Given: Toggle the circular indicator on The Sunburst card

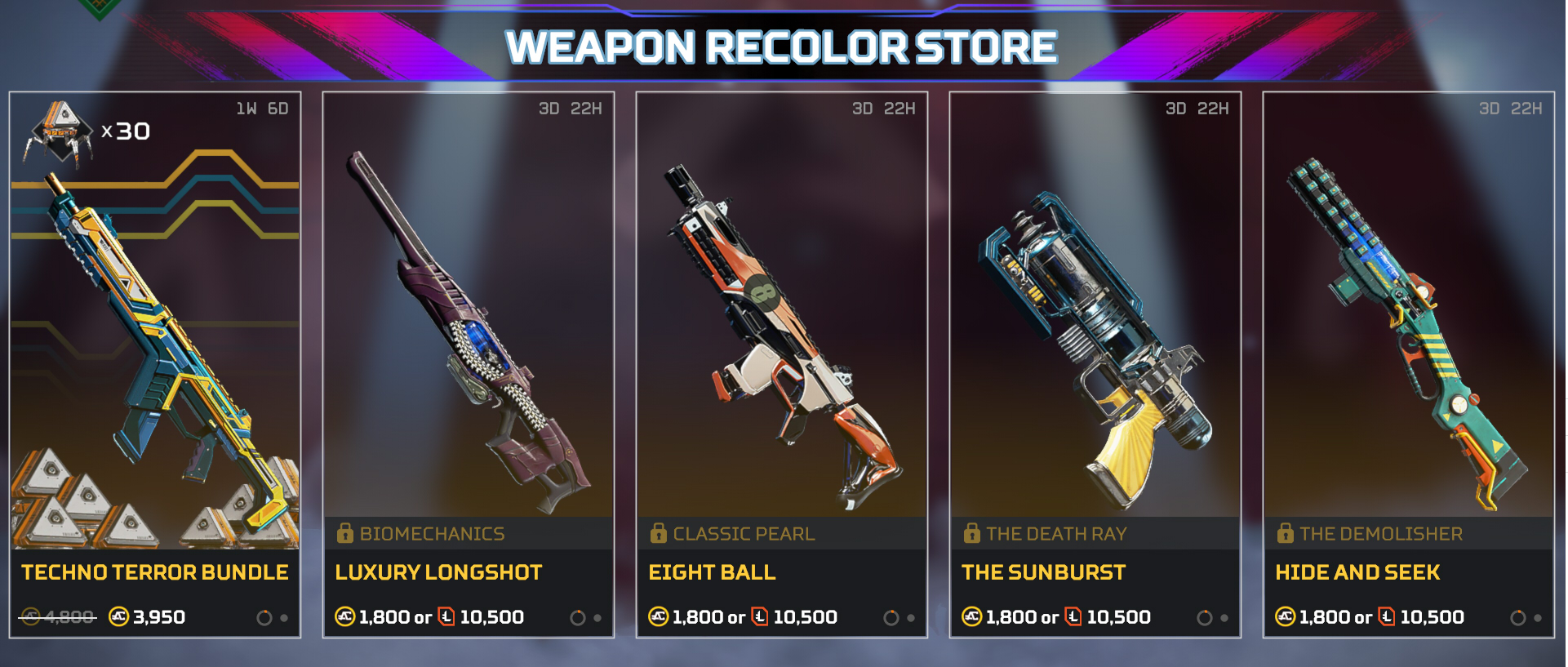Looking at the screenshot, I should [x=1204, y=618].
